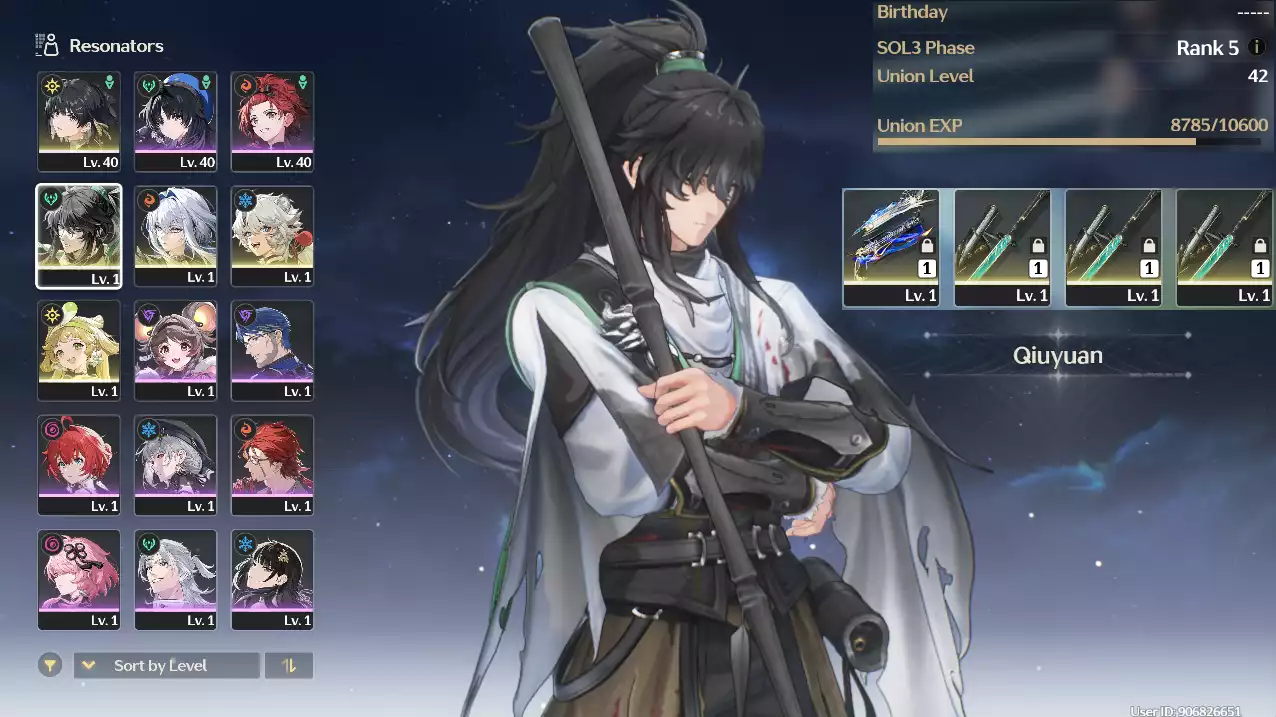Show SOL3 Phase info via the i icon
Viewport: 1276px width, 717px height.
(1257, 47)
